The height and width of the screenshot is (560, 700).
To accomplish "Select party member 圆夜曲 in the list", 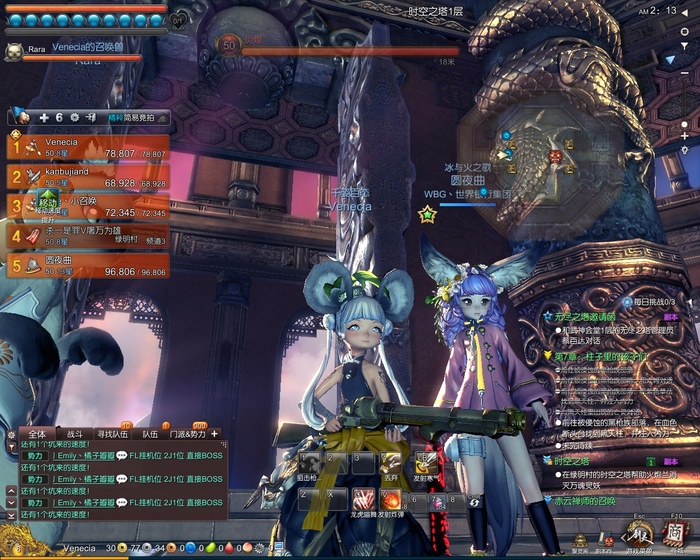I will (88, 265).
